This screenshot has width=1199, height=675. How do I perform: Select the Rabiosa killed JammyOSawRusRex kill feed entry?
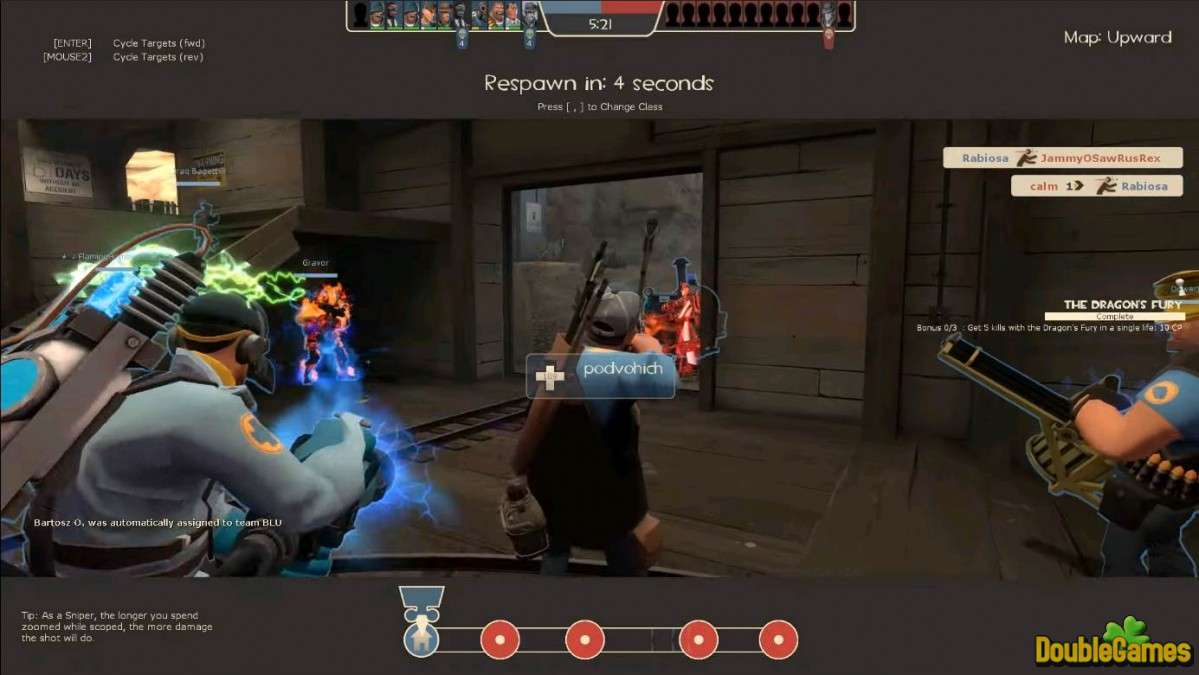[x=1063, y=158]
